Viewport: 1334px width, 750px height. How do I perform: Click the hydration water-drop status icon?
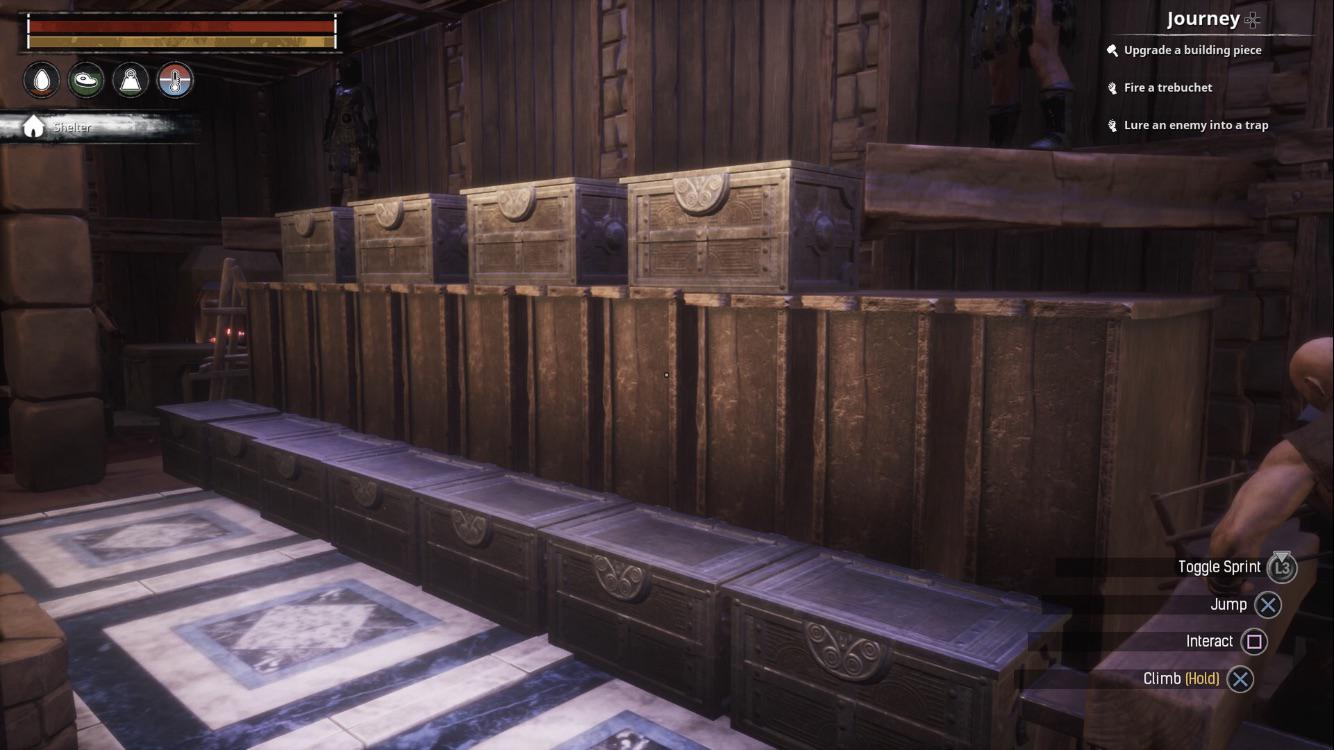coord(41,80)
